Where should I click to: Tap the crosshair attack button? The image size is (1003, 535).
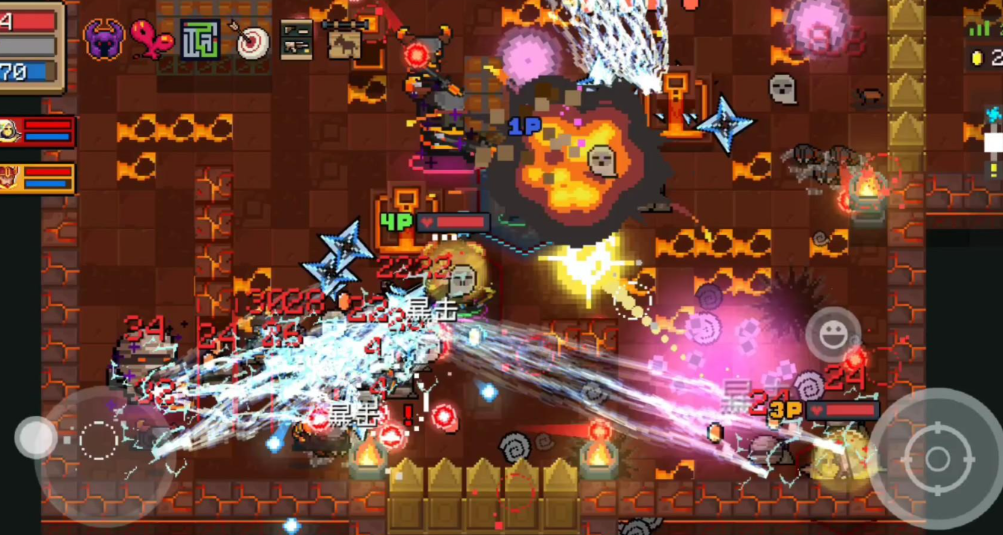click(936, 458)
